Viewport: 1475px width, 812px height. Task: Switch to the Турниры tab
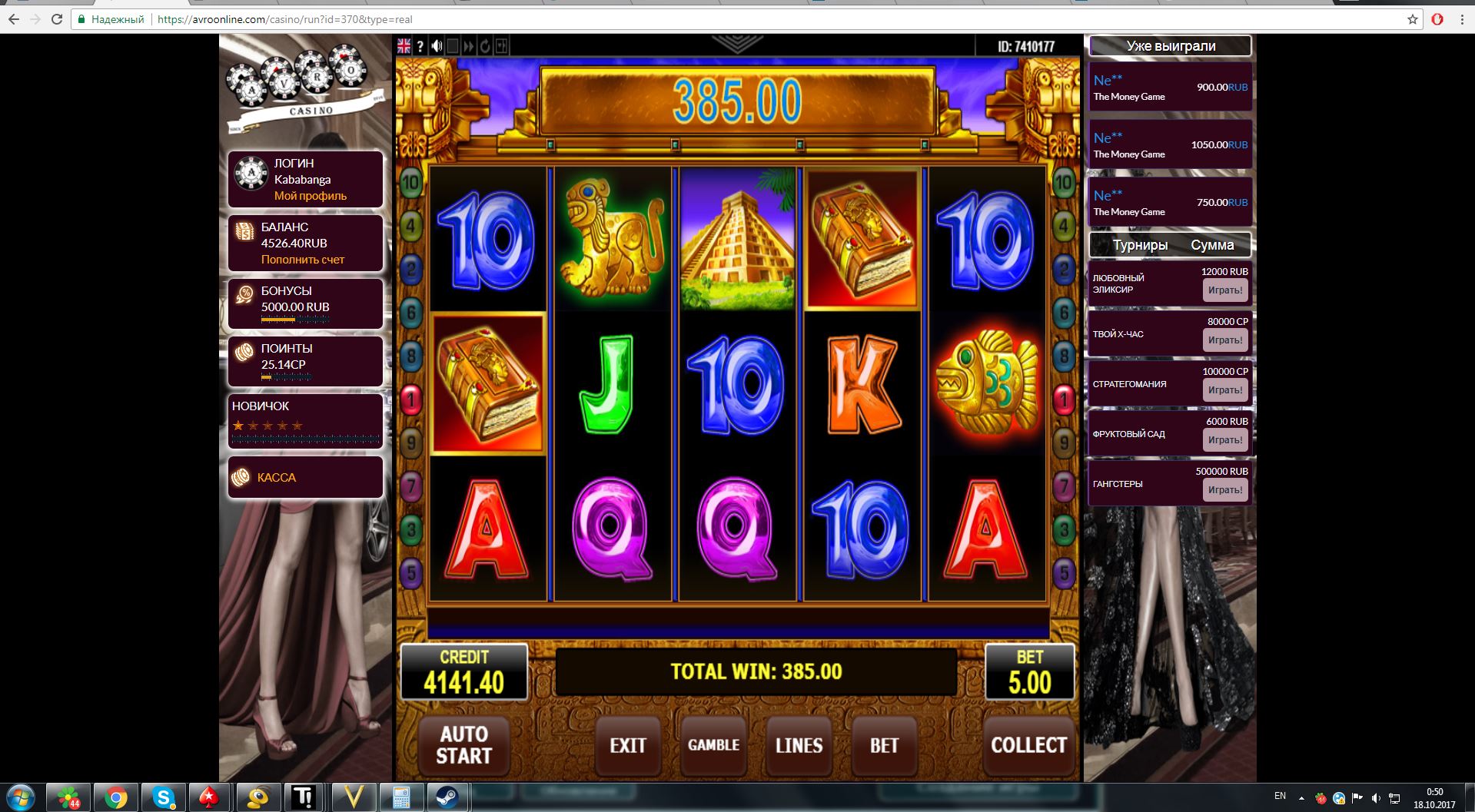(1140, 245)
